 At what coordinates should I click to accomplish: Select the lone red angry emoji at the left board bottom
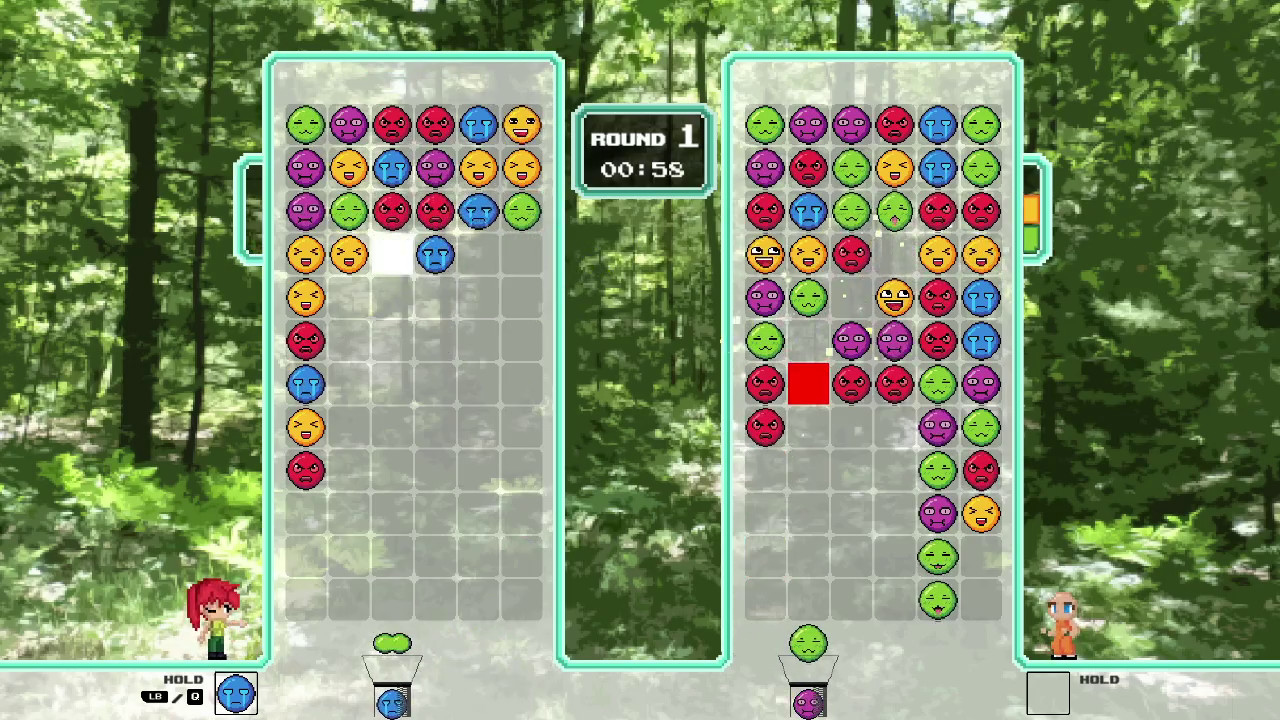(306, 470)
